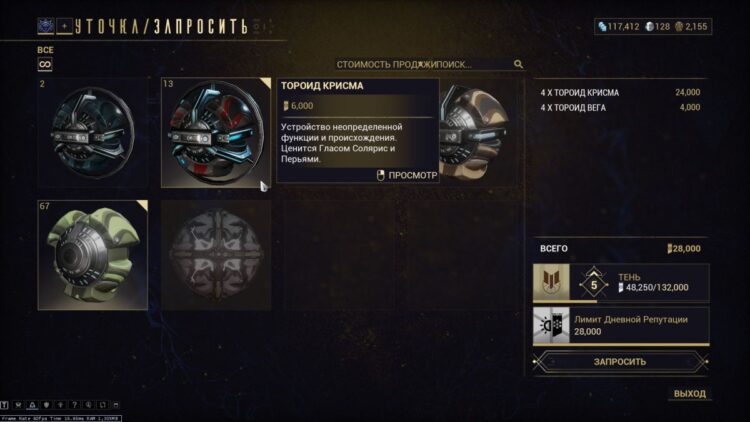Image resolution: width=750 pixels, height=422 pixels.
Task: Click the 4 X ТОРОИД ВЕГА row
Action: coord(620,107)
